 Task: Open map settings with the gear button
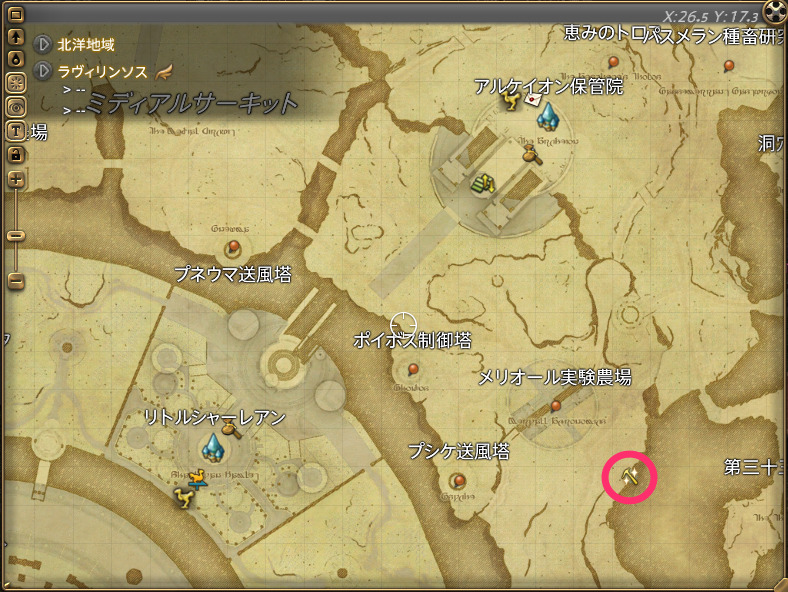pyautogui.click(x=16, y=83)
